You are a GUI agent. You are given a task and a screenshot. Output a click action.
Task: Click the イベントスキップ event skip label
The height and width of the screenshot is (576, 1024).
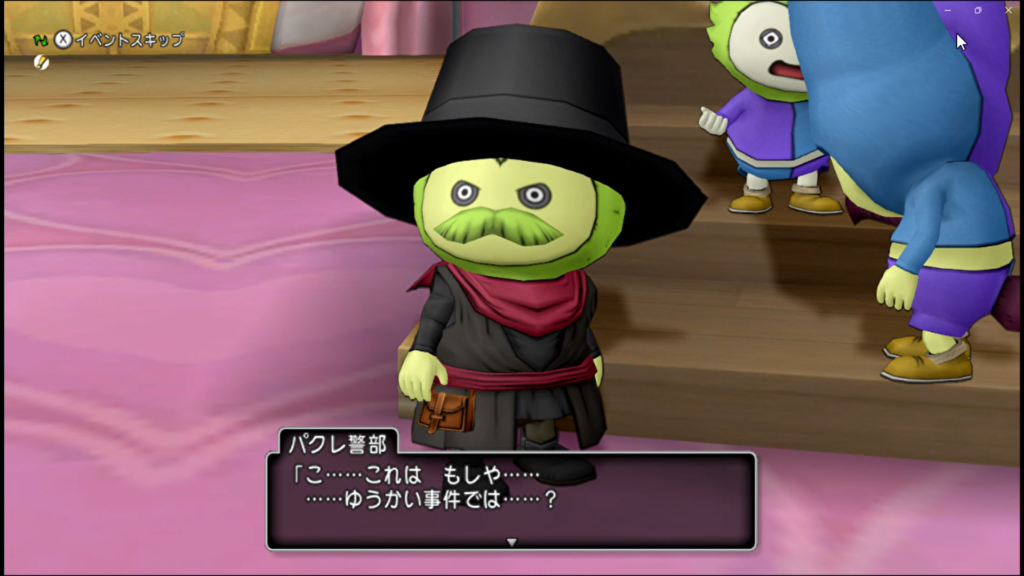pyautogui.click(x=129, y=40)
